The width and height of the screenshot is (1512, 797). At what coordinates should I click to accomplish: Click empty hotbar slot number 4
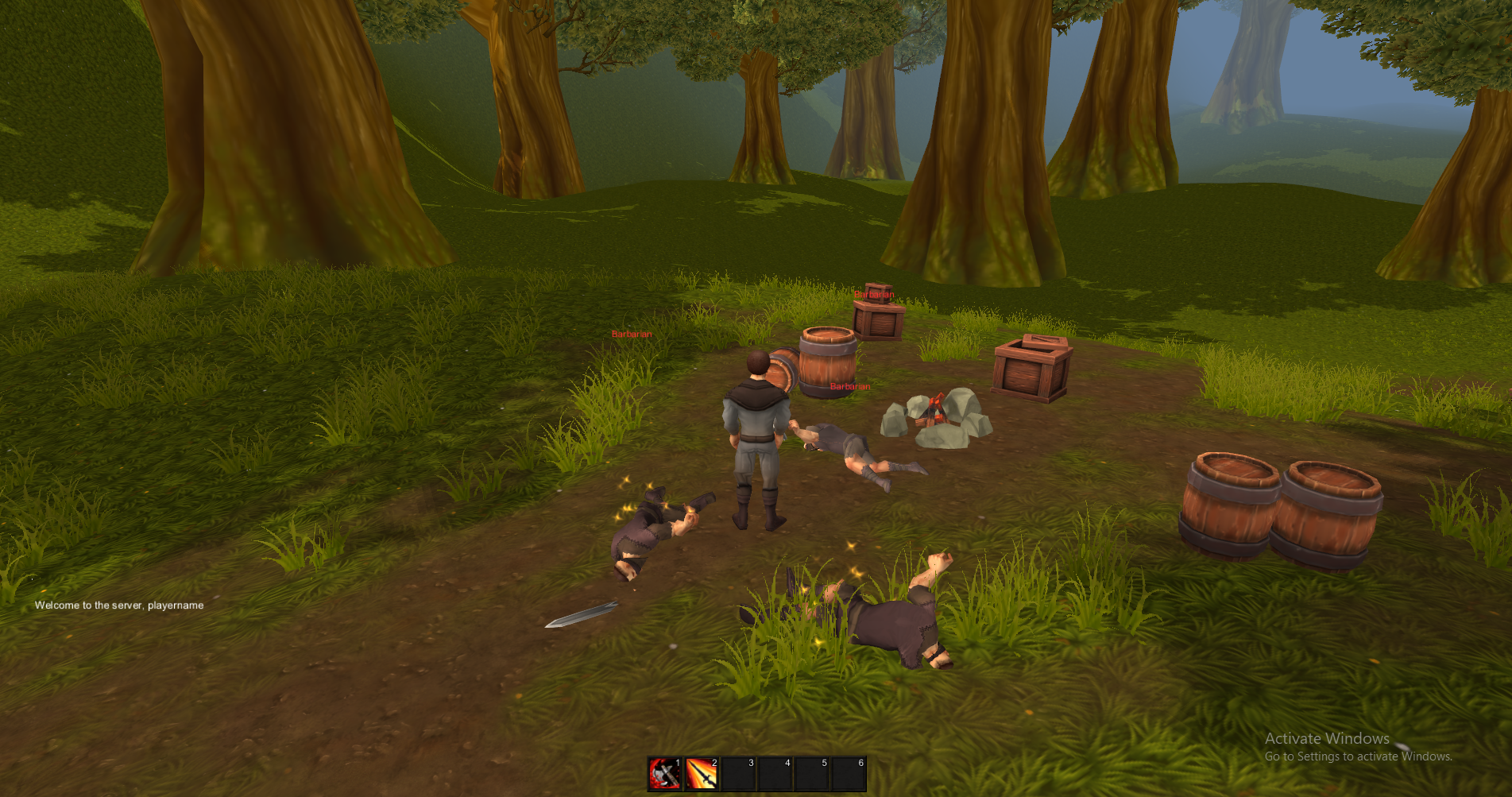click(775, 773)
